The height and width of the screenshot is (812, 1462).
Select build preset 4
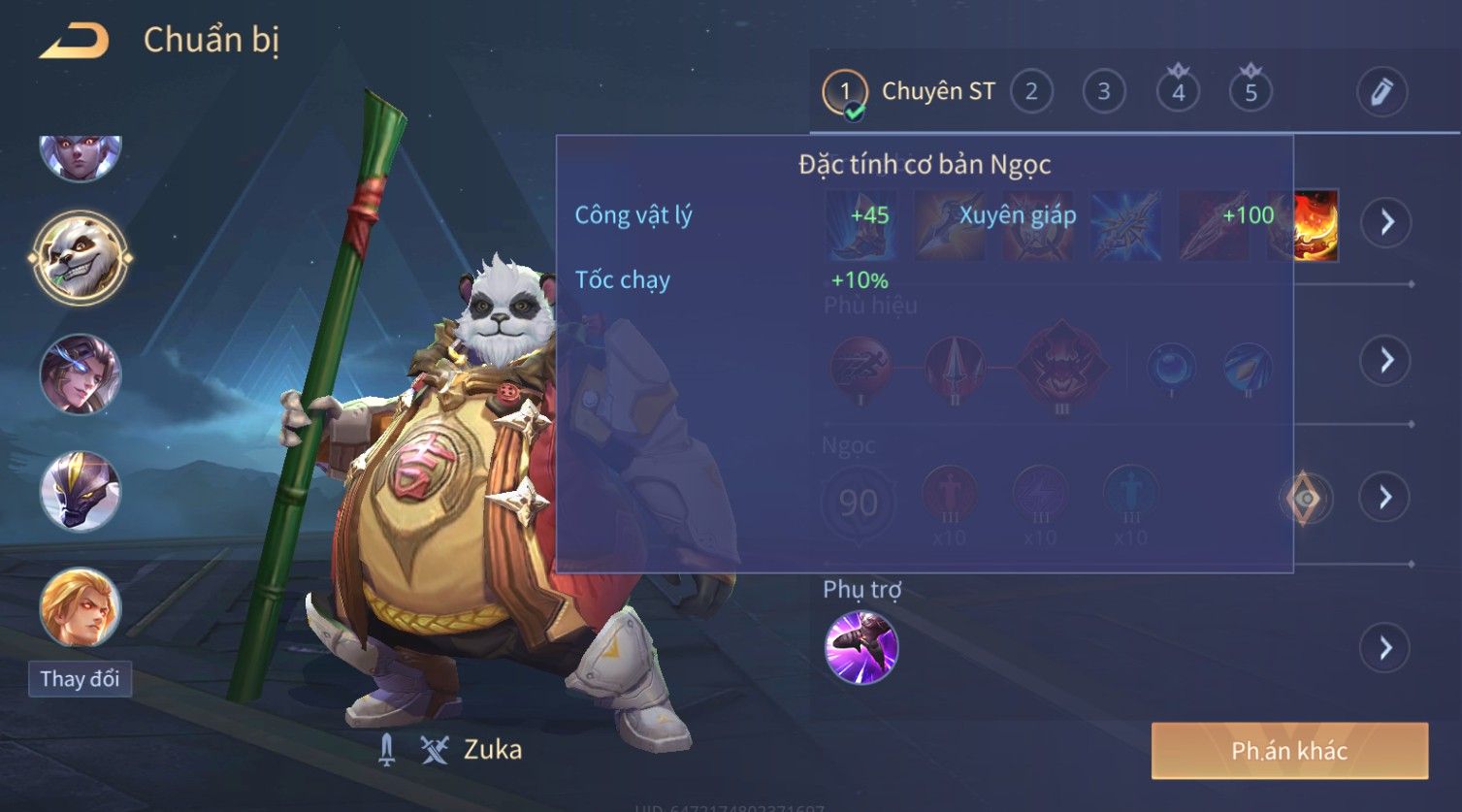(1178, 92)
